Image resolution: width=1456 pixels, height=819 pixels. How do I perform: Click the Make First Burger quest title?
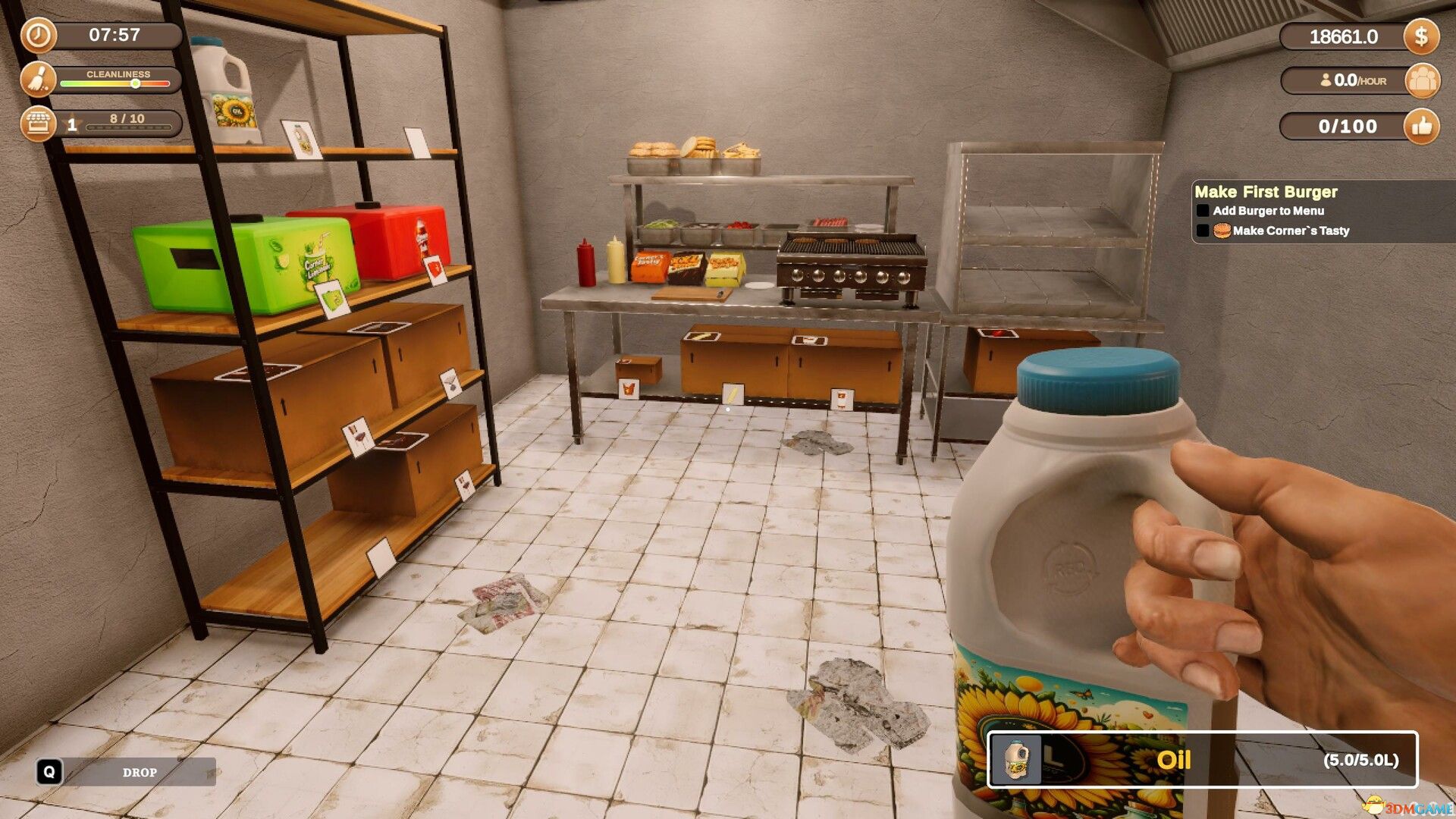tap(1266, 192)
